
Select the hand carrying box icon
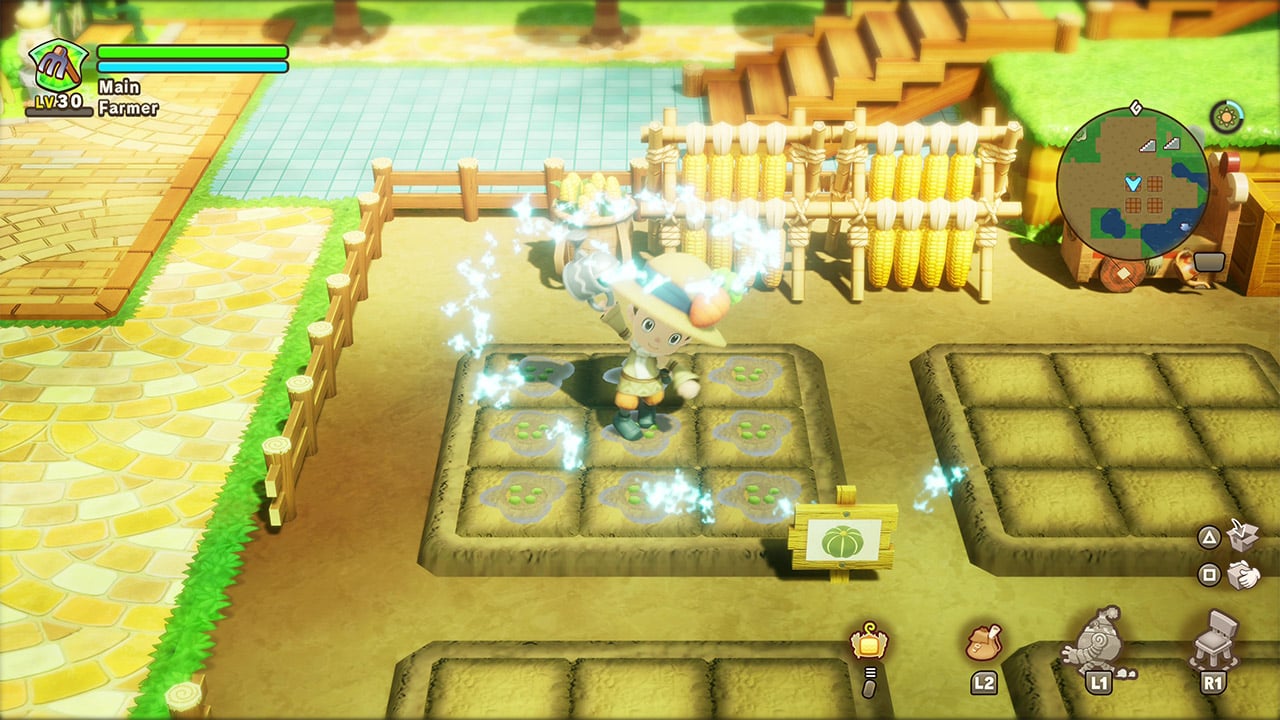(x=1243, y=575)
